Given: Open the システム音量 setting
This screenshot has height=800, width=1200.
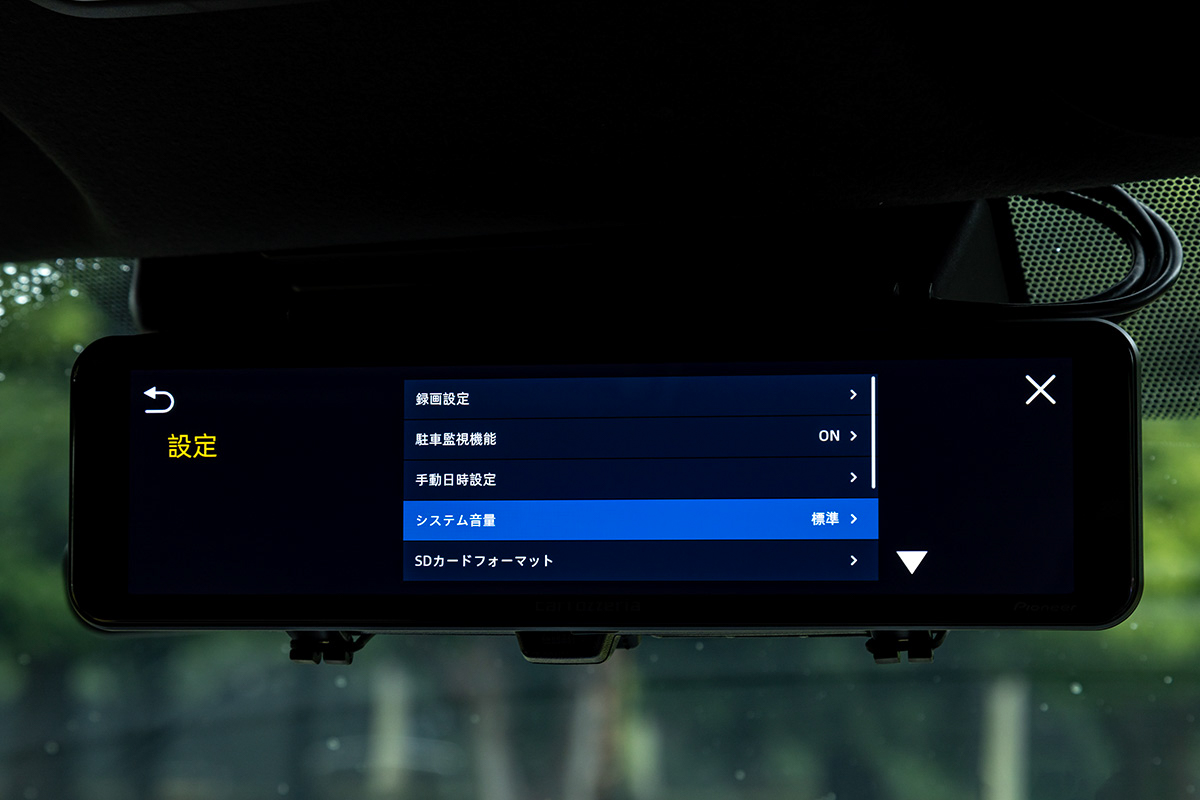Looking at the screenshot, I should (638, 519).
